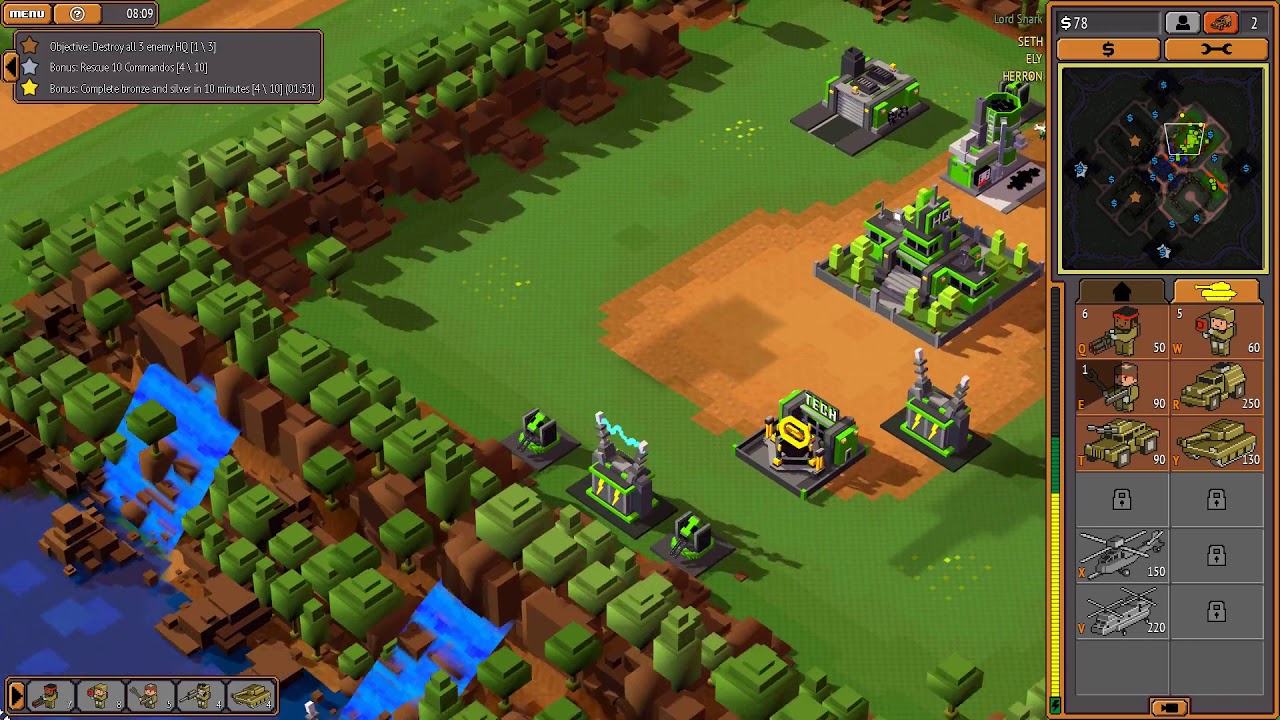Select a medium tank costing 130

coord(1218,444)
